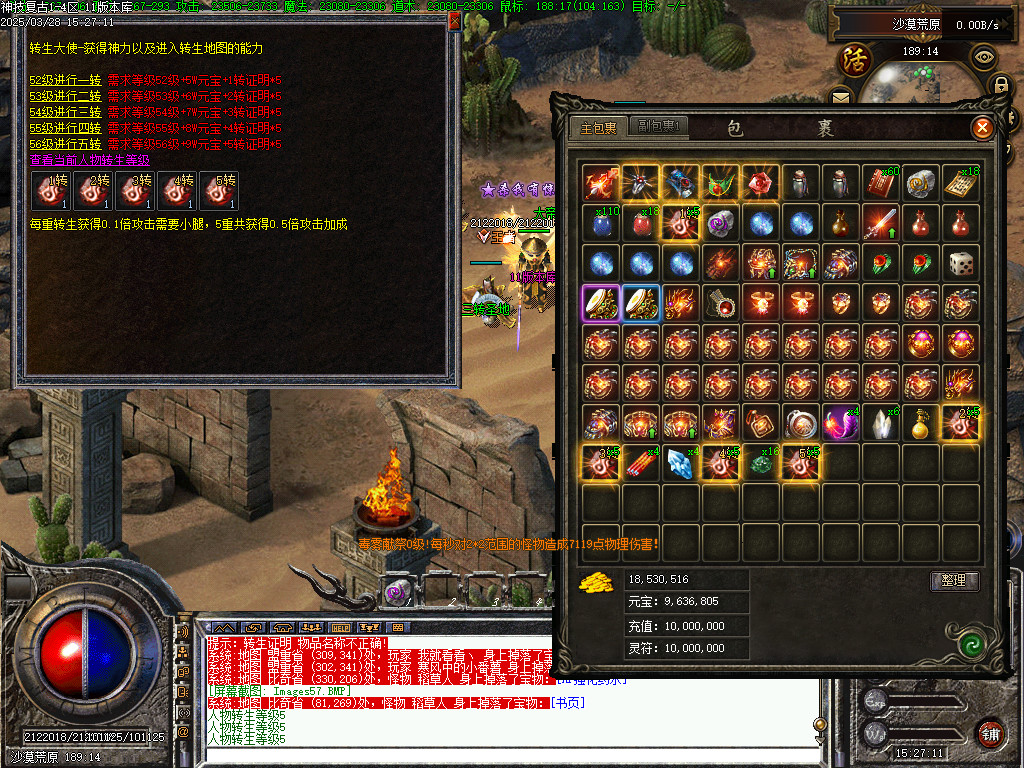Screen dimensions: 1024x768
Task: Select the 主包裹 tab
Action: pos(599,127)
